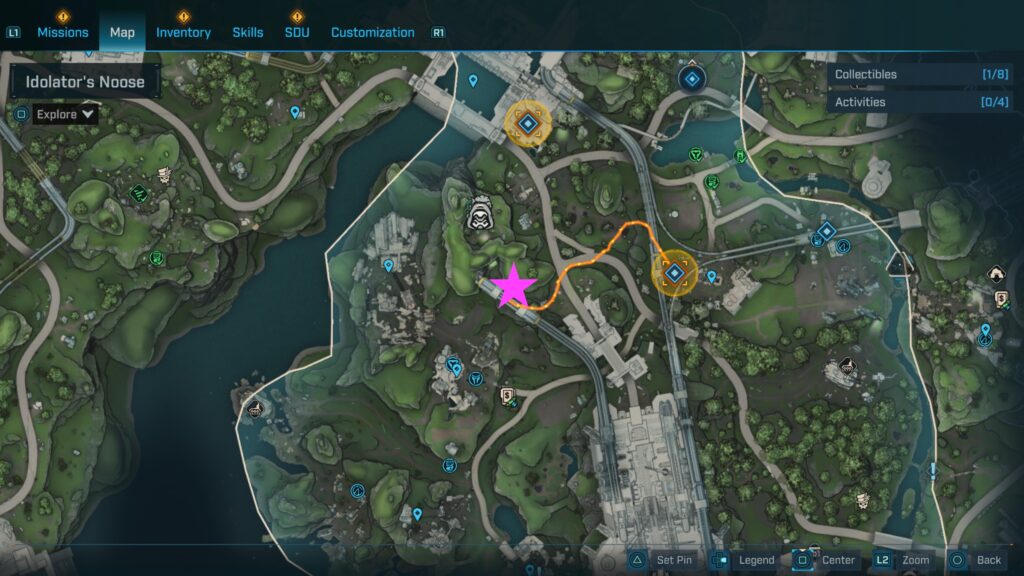Switch to the Customization tab
1024x576 pixels.
click(372, 32)
